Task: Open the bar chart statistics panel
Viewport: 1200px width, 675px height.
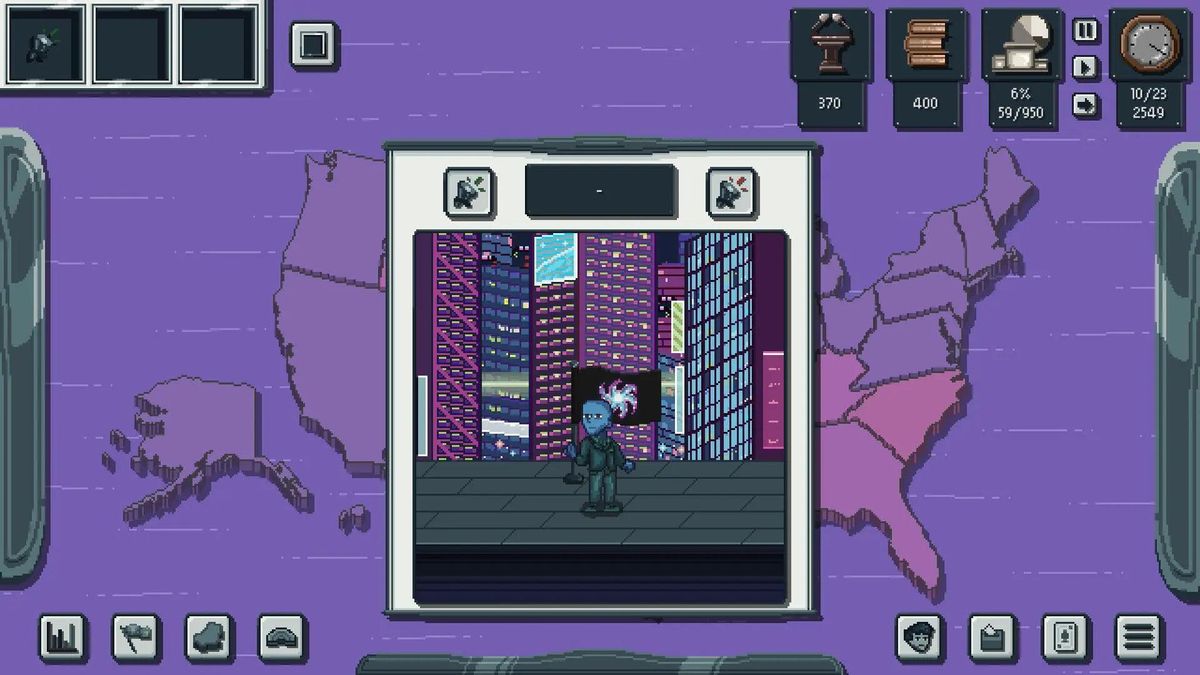Action: pyautogui.click(x=62, y=636)
